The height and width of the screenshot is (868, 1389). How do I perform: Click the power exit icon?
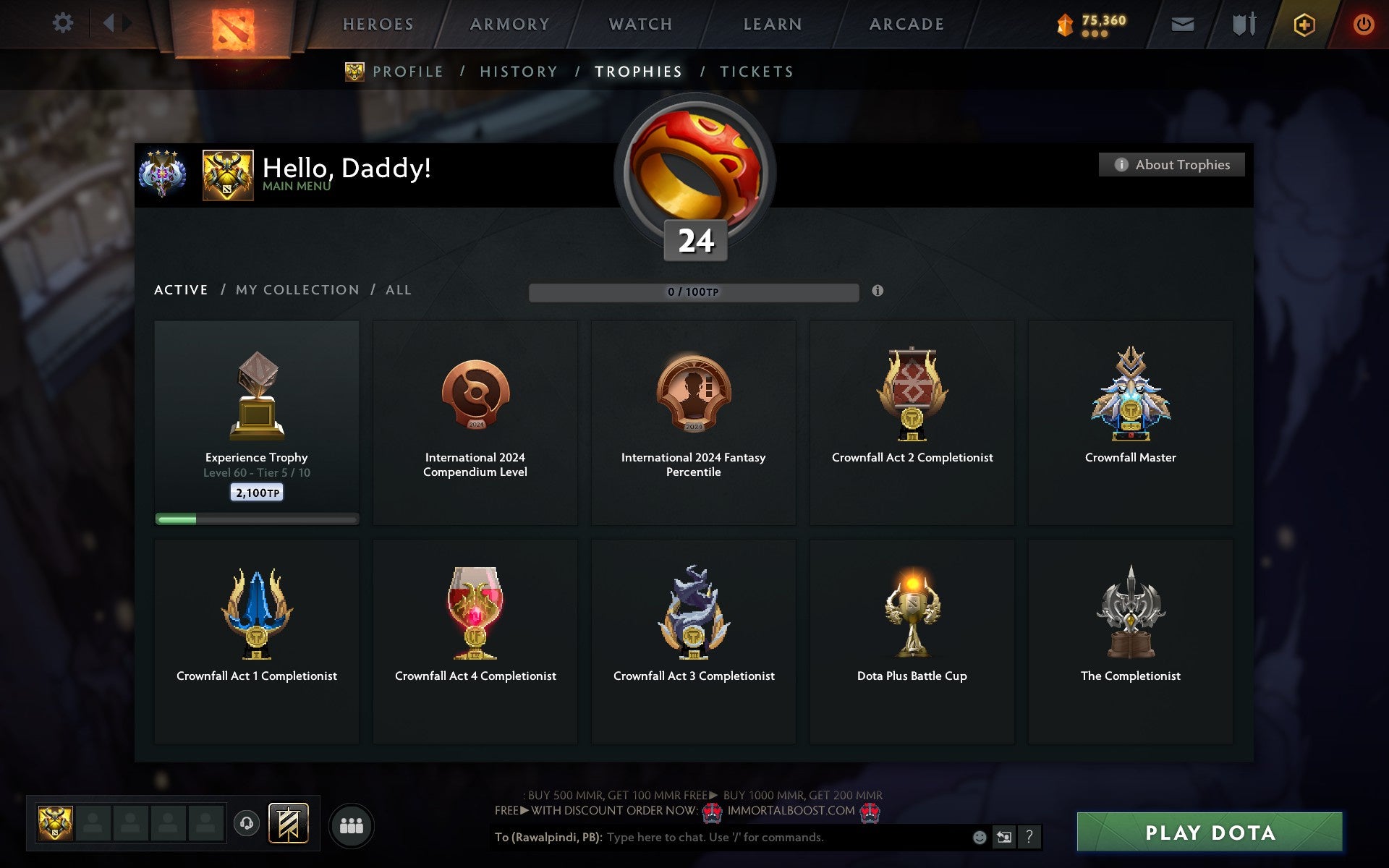coord(1363,22)
